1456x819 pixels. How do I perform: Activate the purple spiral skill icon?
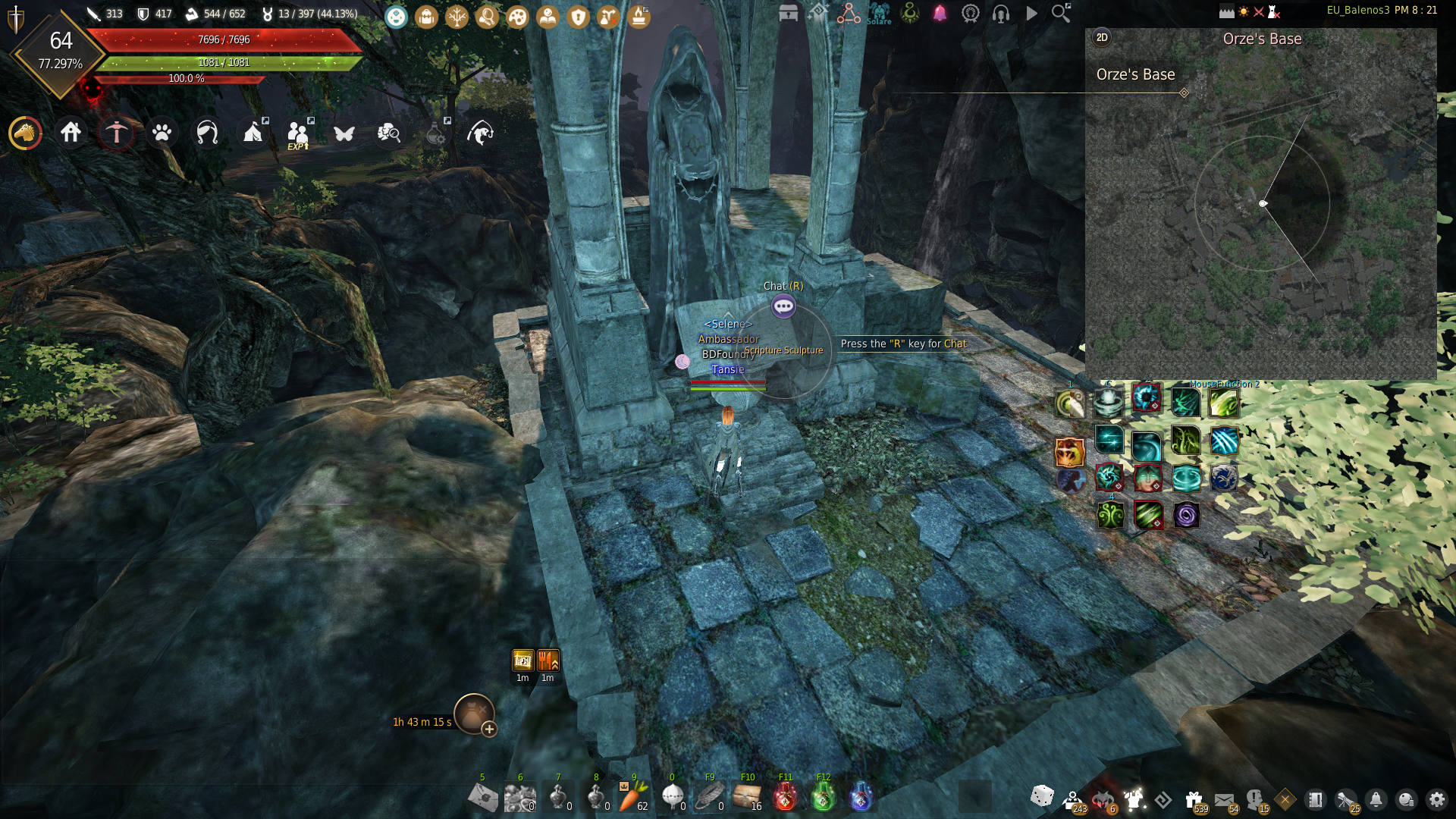pyautogui.click(x=1186, y=516)
